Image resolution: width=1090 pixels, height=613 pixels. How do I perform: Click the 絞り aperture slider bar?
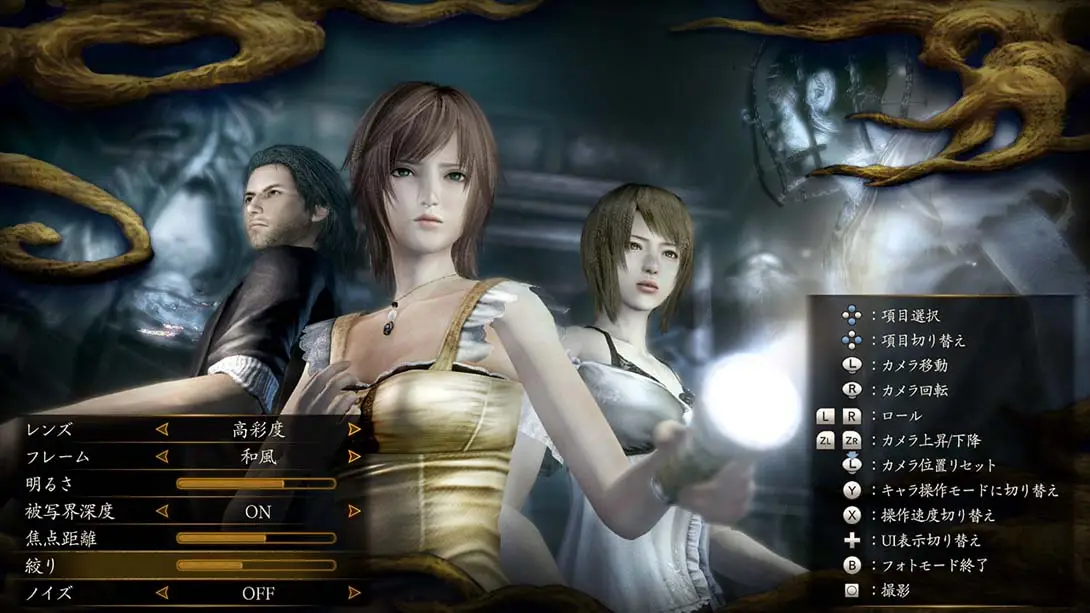tap(256, 565)
